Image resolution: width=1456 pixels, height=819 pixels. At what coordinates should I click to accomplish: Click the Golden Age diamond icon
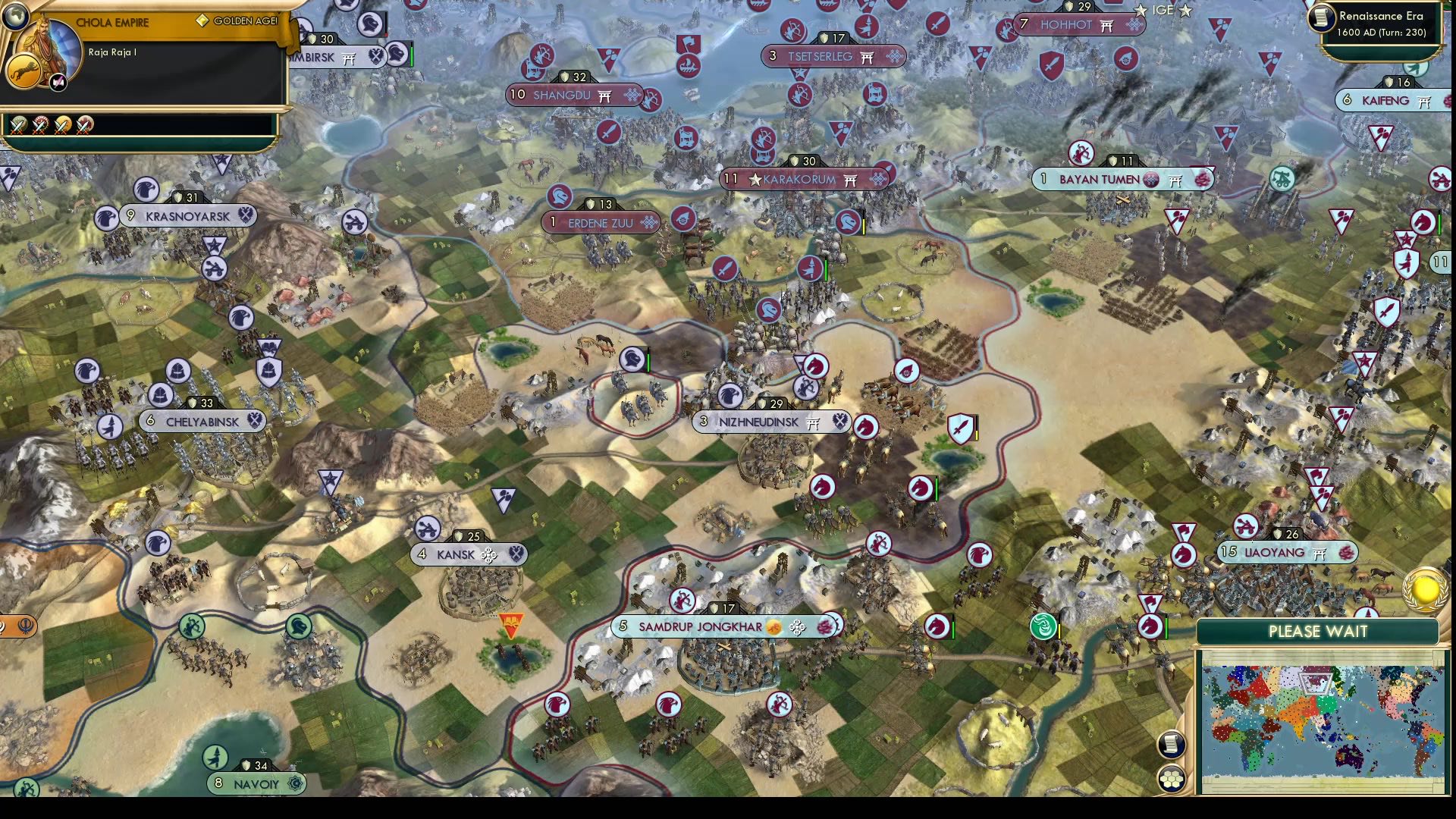pyautogui.click(x=202, y=21)
